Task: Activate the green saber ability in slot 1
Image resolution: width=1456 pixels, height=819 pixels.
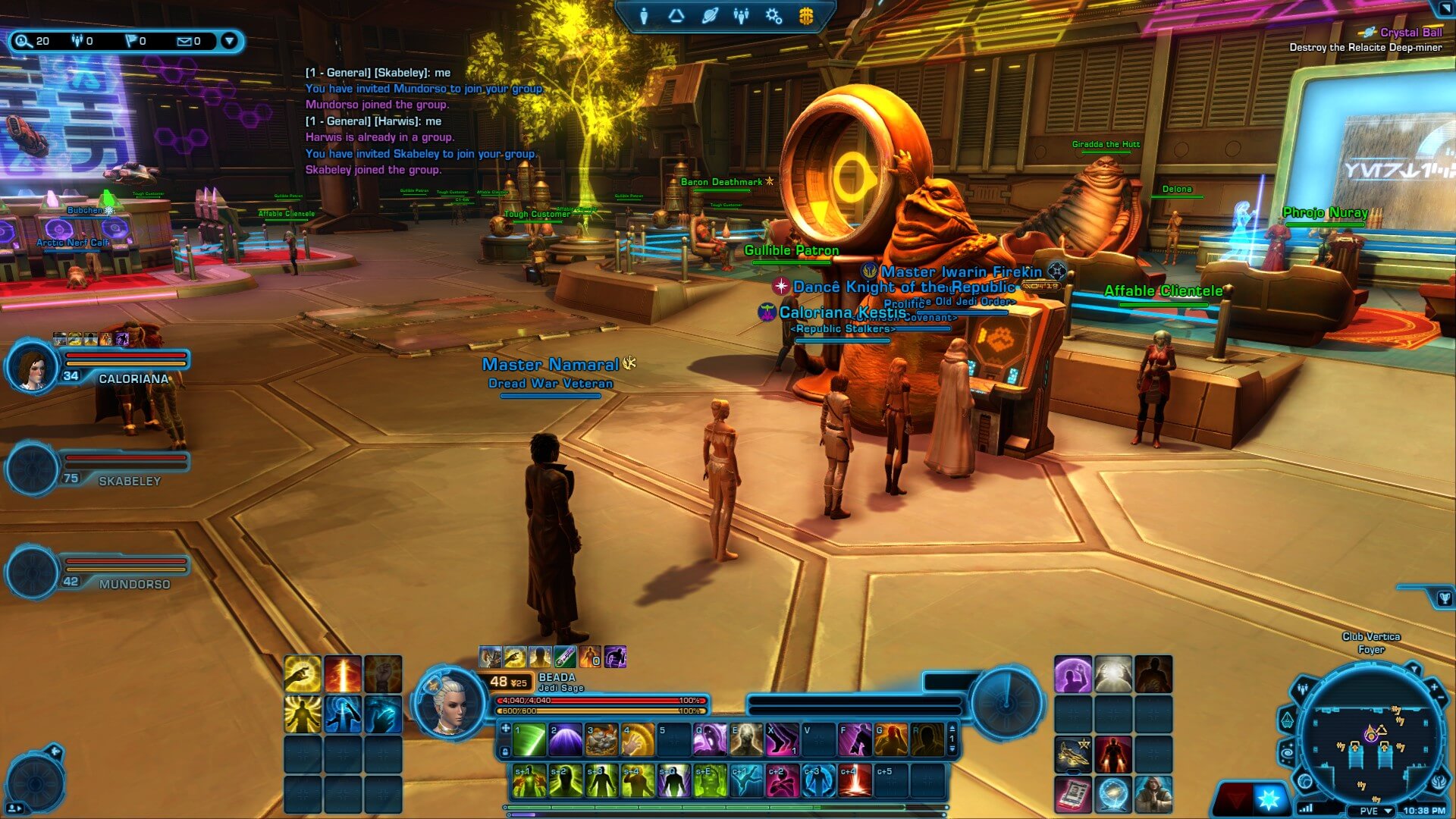Action: 529,740
